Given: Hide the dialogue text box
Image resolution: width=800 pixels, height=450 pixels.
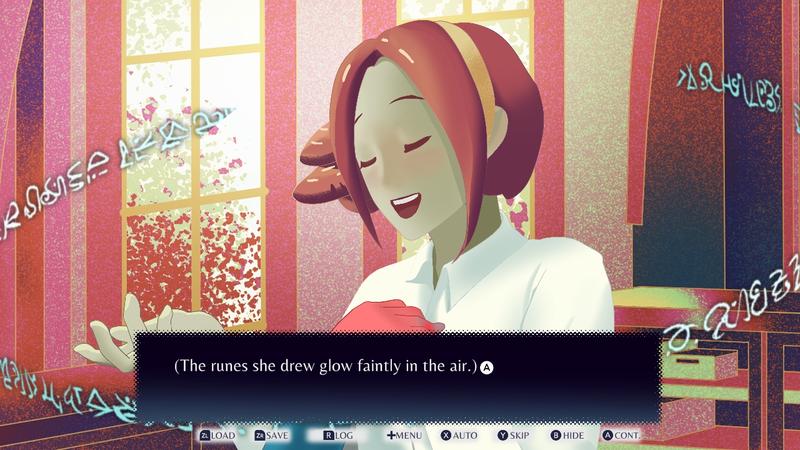Looking at the screenshot, I should (568, 436).
